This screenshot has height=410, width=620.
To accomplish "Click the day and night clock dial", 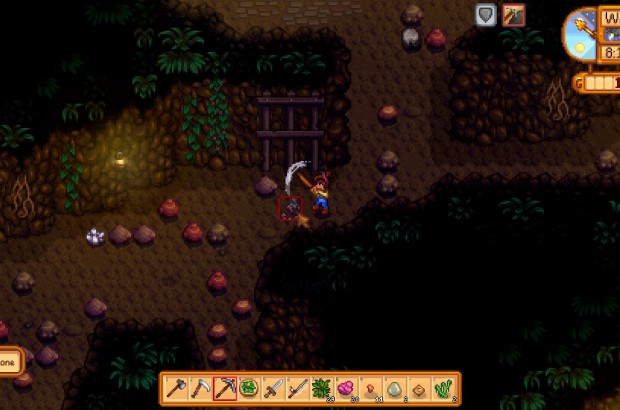I will coord(581,34).
